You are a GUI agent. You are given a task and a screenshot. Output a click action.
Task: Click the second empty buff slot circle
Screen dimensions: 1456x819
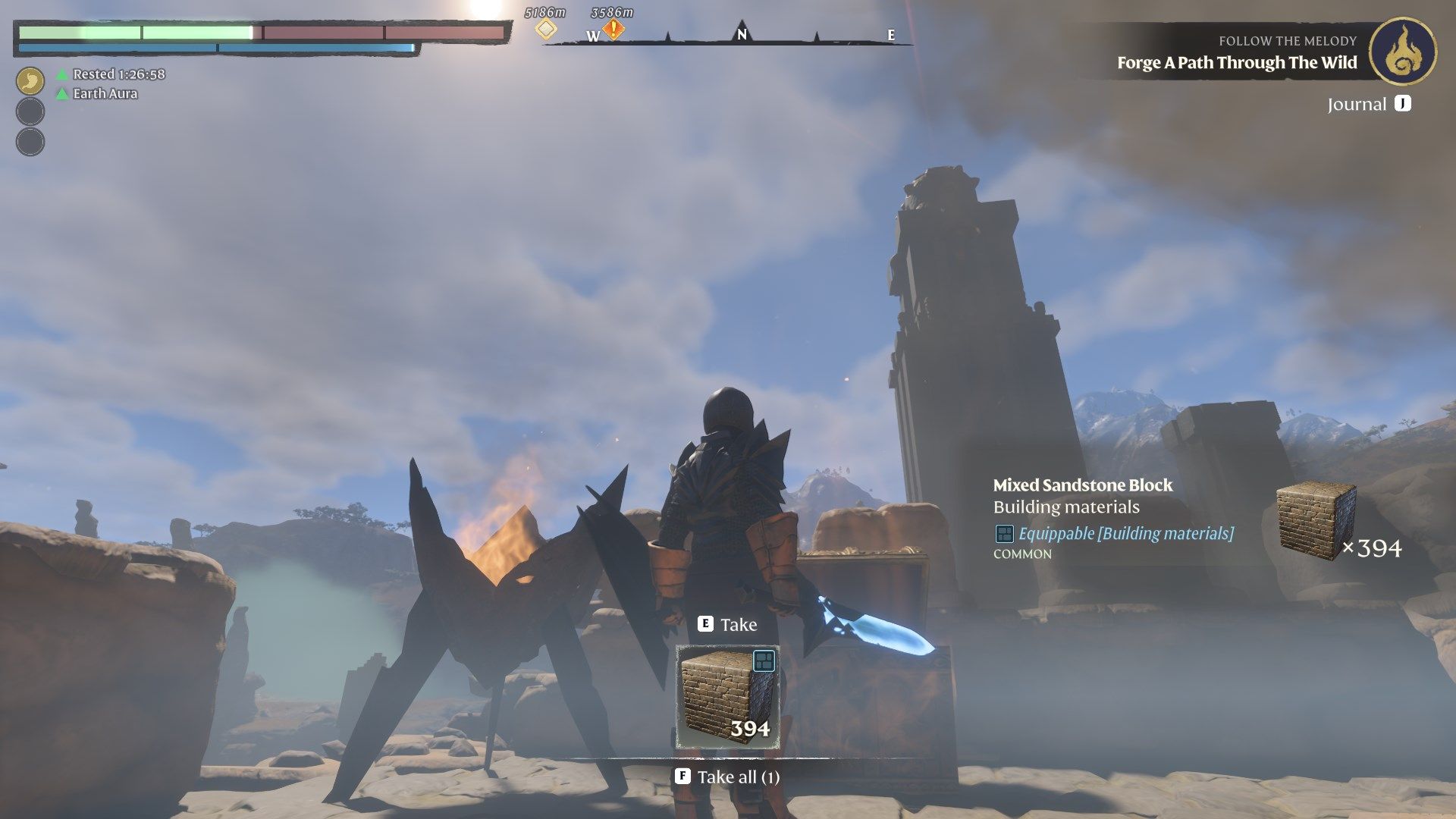click(x=30, y=140)
